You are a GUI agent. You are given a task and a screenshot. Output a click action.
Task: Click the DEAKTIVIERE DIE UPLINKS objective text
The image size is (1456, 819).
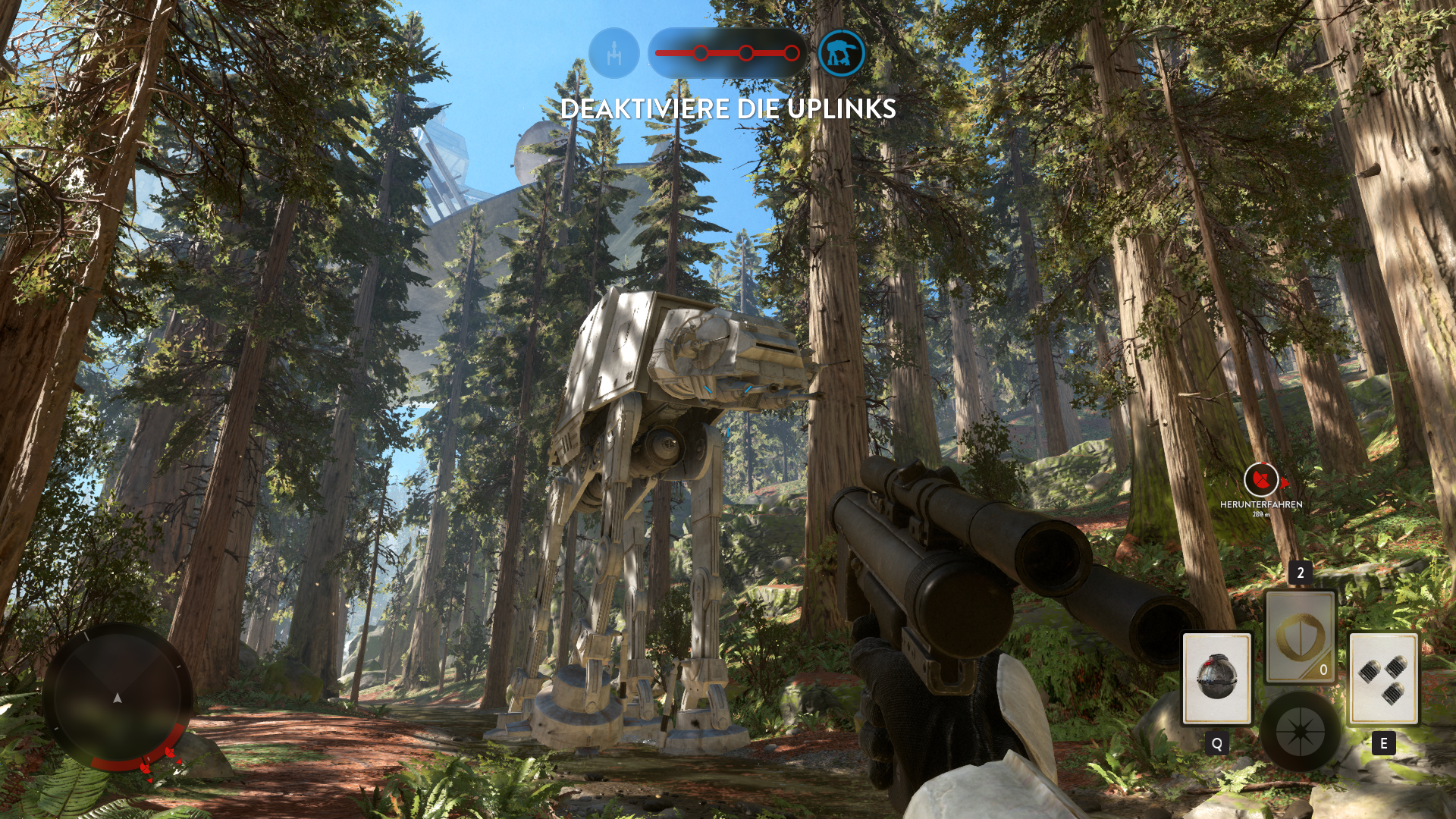point(726,111)
